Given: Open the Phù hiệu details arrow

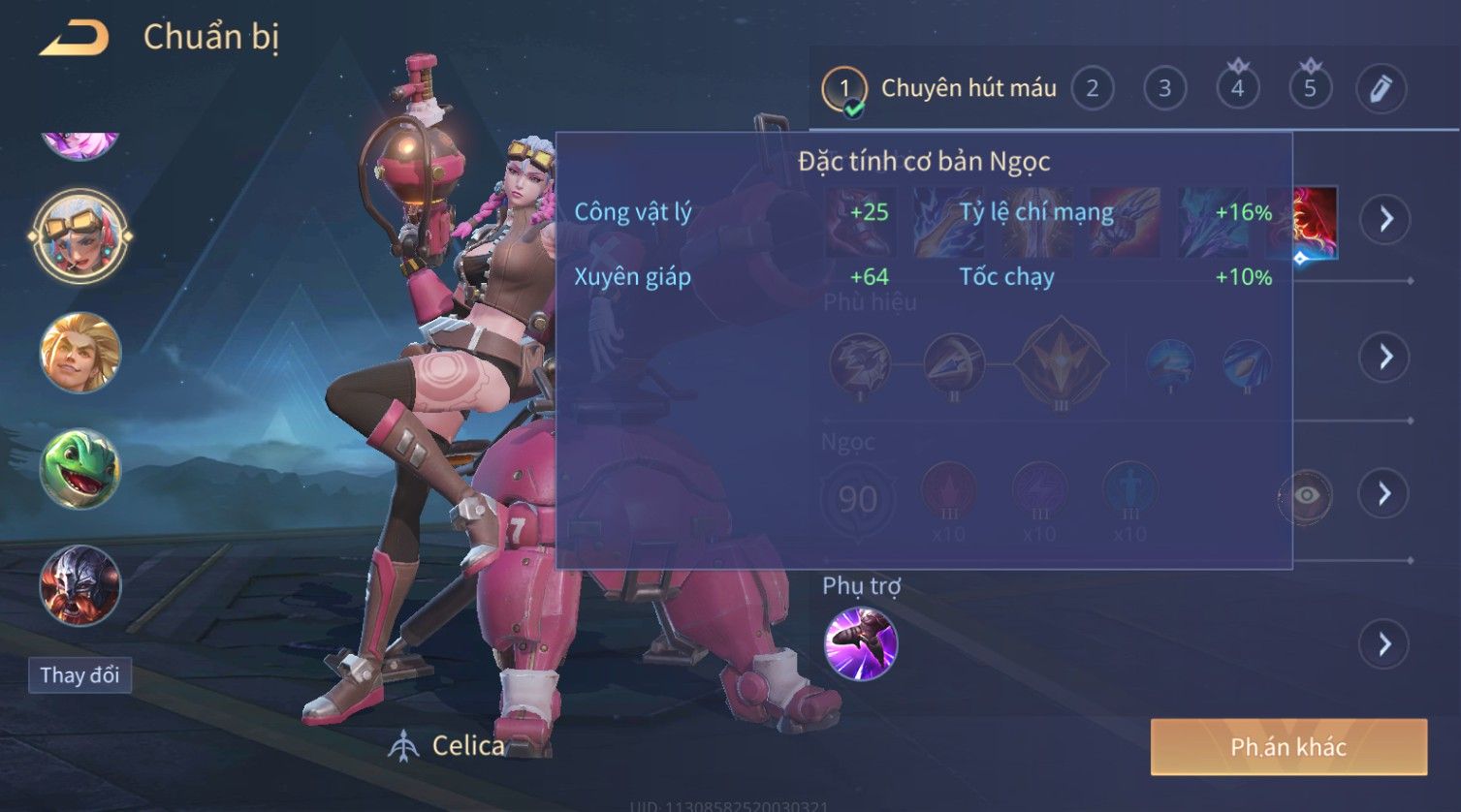Looking at the screenshot, I should [1384, 357].
